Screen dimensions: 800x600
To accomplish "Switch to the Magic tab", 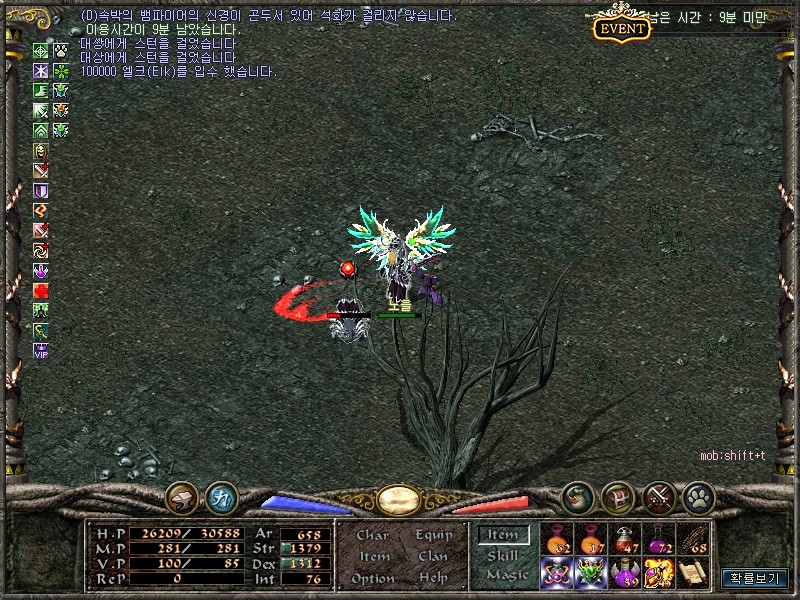I will tap(506, 575).
